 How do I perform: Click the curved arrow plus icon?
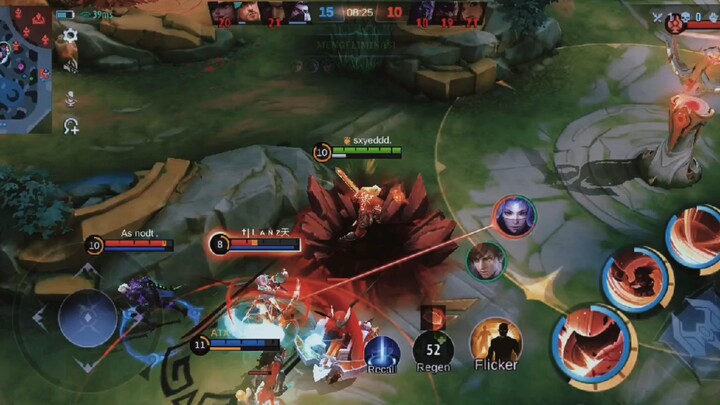(70, 127)
